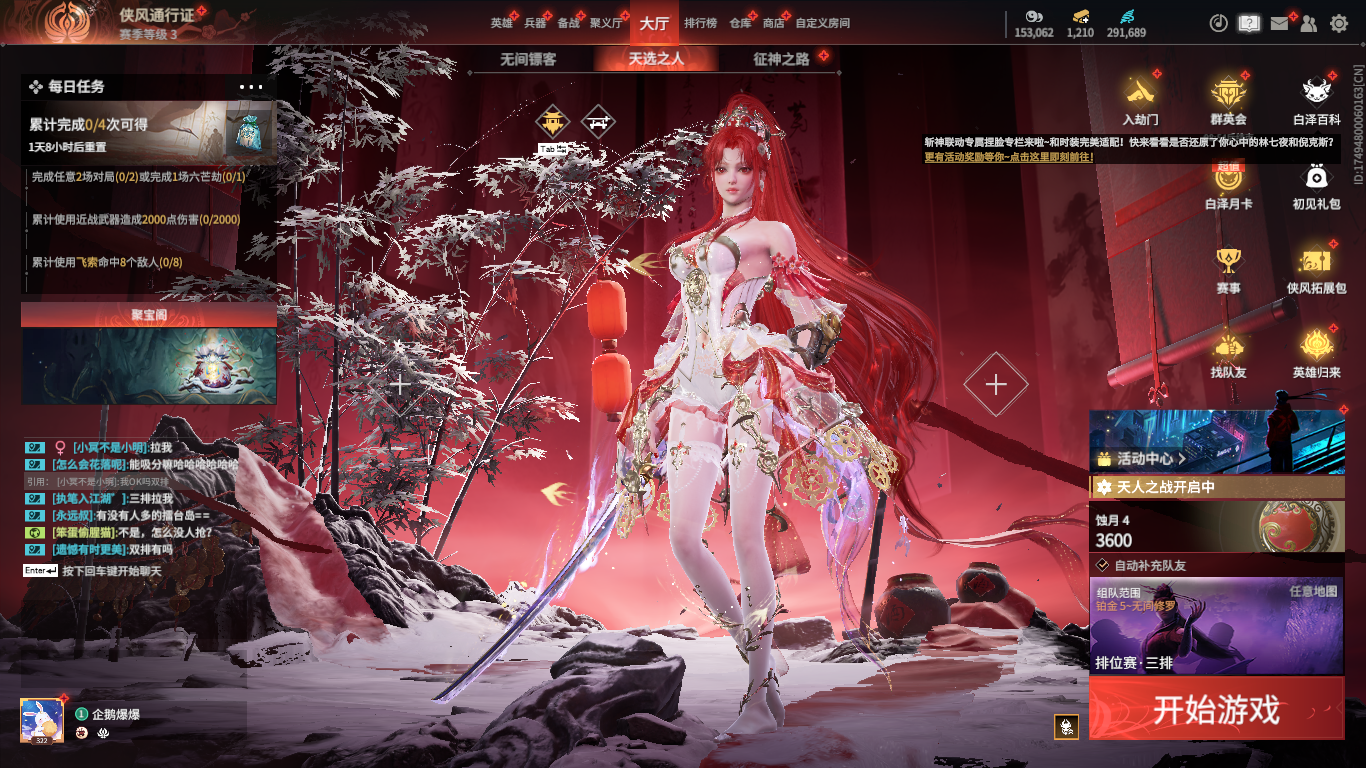Open the 商店 shop
Screen dimensions: 1366x768
[x=773, y=23]
